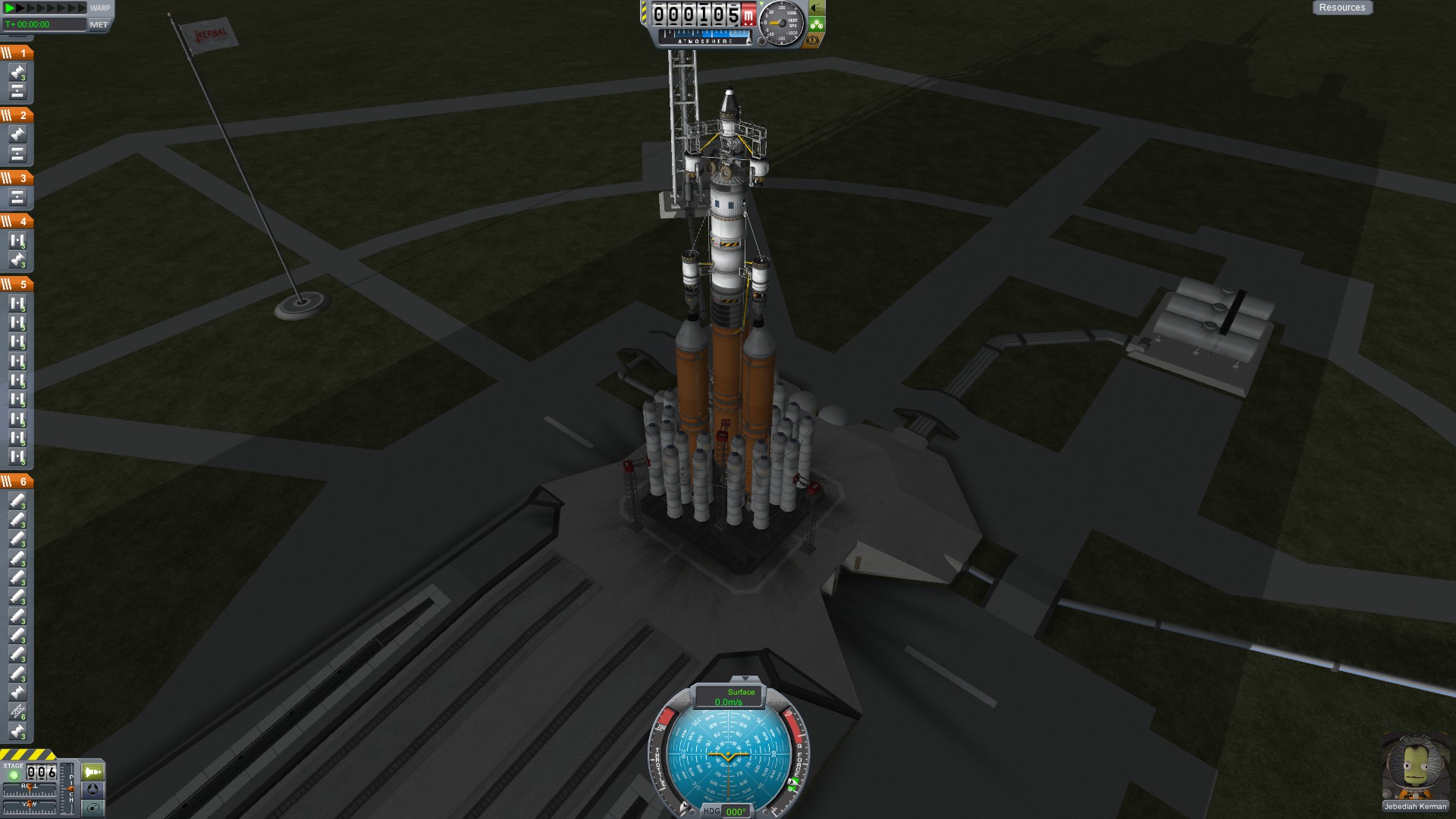Select the stage 5 header tab
Screen dimensions: 1456x819
click(16, 284)
